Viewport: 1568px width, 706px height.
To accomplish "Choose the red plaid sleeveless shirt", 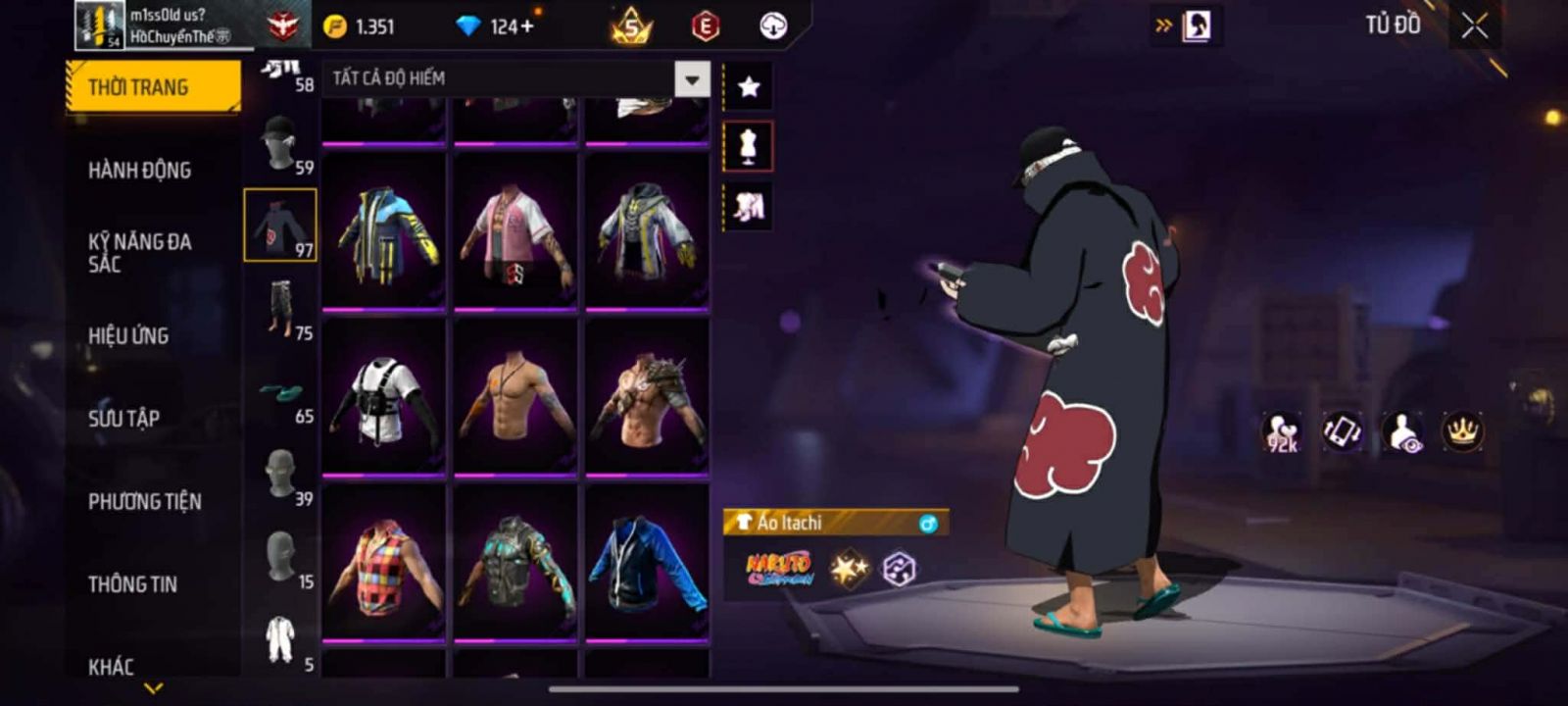I will point(384,565).
